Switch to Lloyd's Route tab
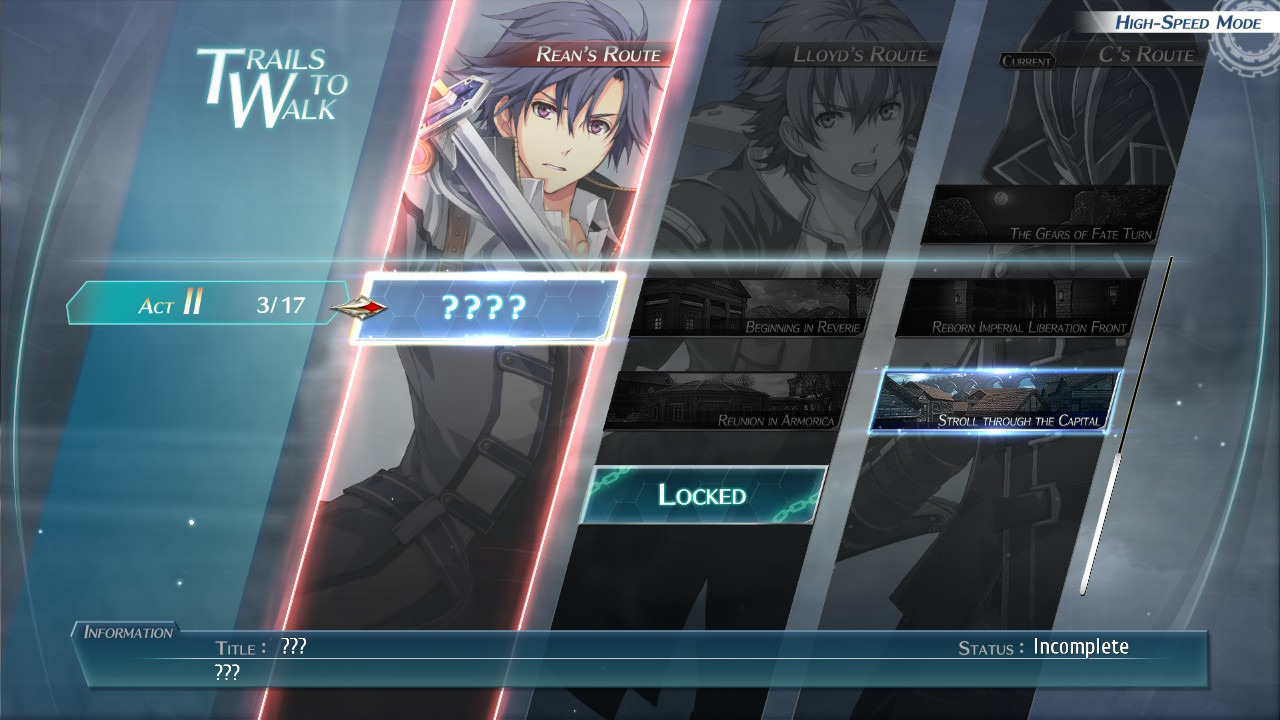 point(860,55)
